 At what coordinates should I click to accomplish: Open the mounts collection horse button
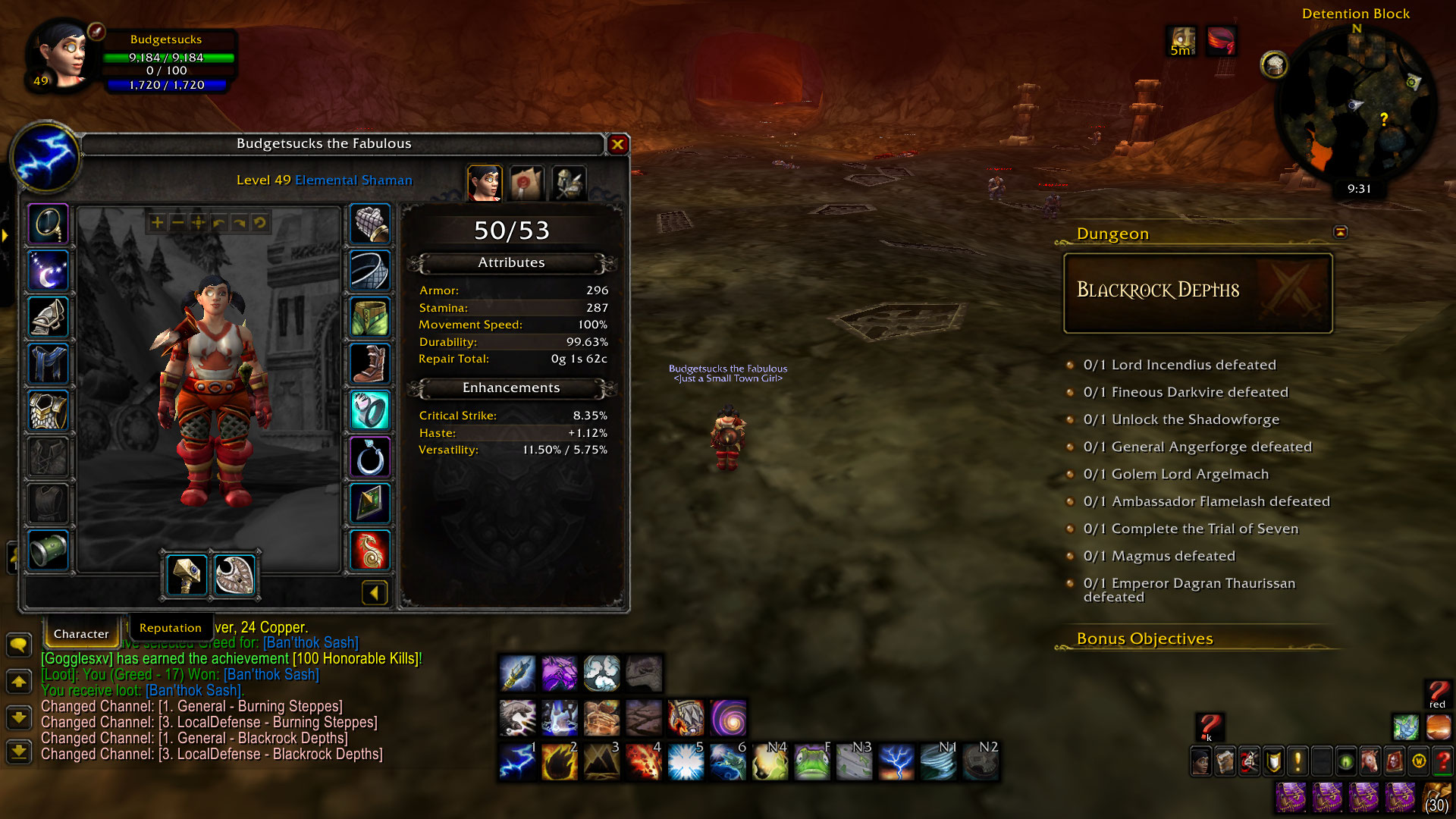pyautogui.click(x=1370, y=761)
